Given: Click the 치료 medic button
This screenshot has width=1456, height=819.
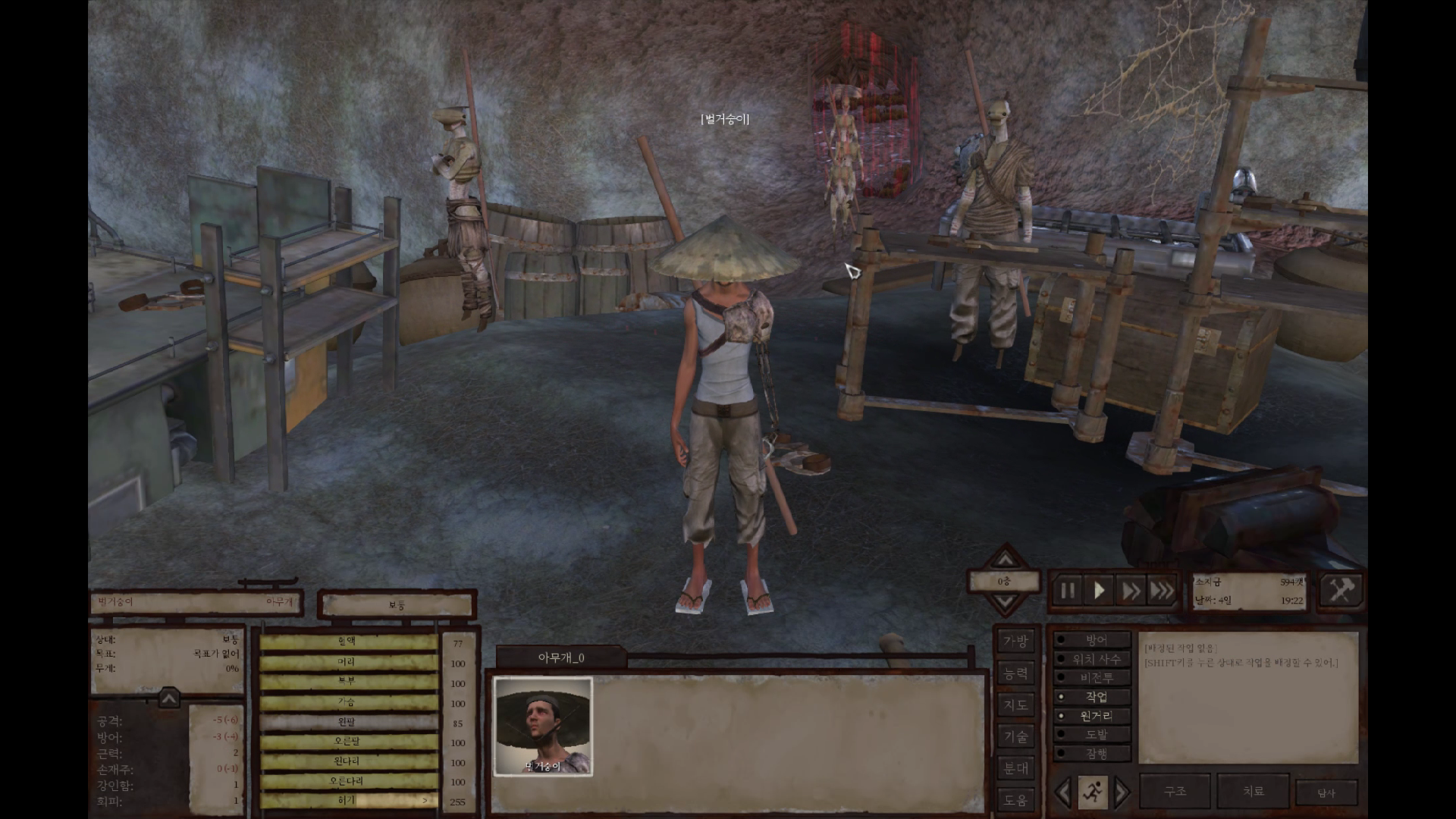Looking at the screenshot, I should 1253,791.
